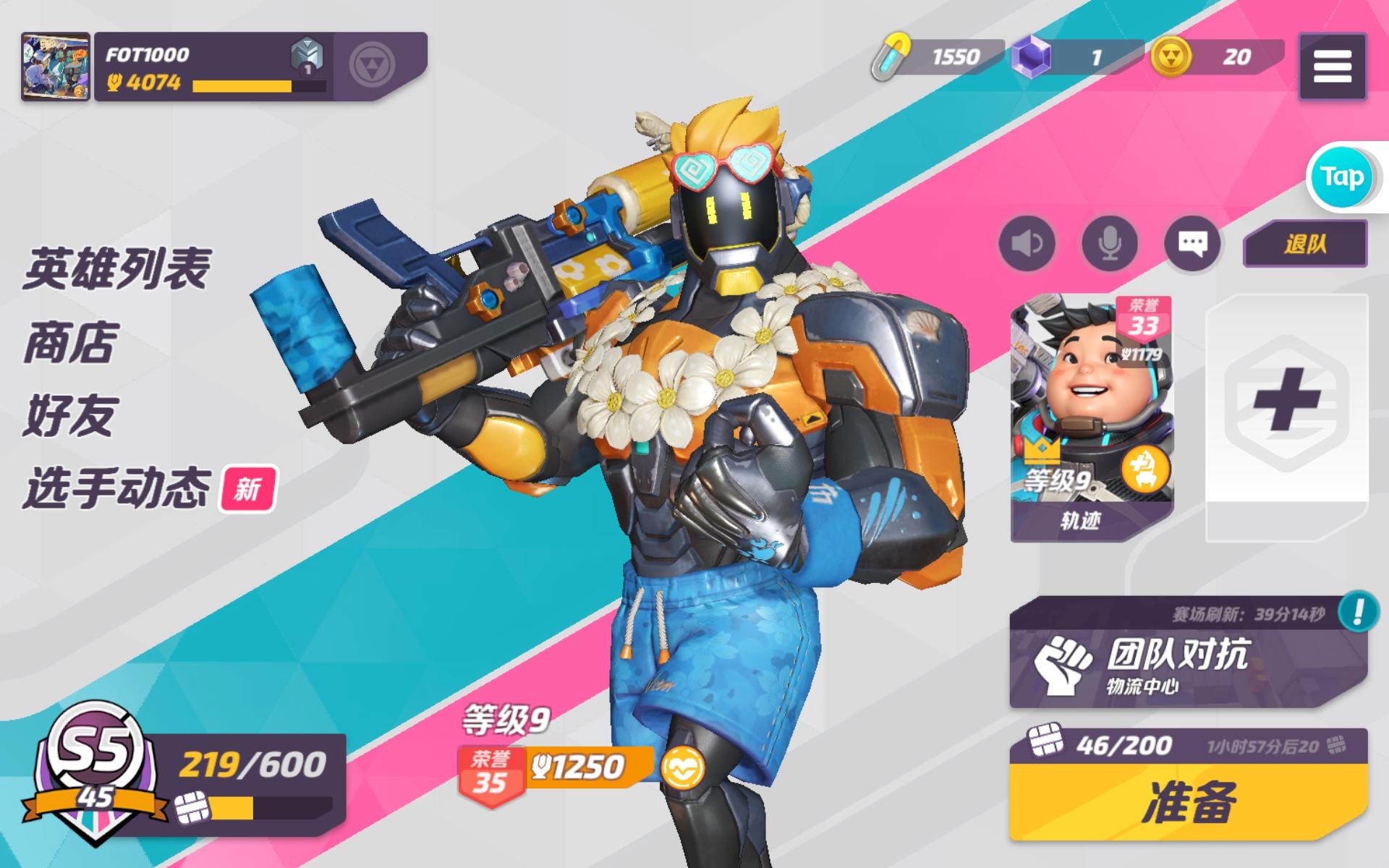Screen dimensions: 1389x868
Task: Open 英雄列表 from the left menu
Action: tap(116, 269)
